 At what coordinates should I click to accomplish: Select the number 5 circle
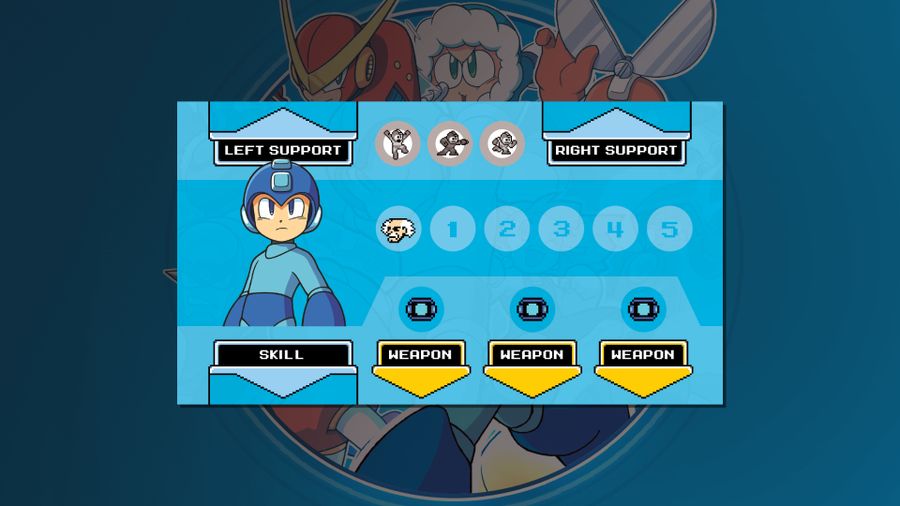point(669,230)
